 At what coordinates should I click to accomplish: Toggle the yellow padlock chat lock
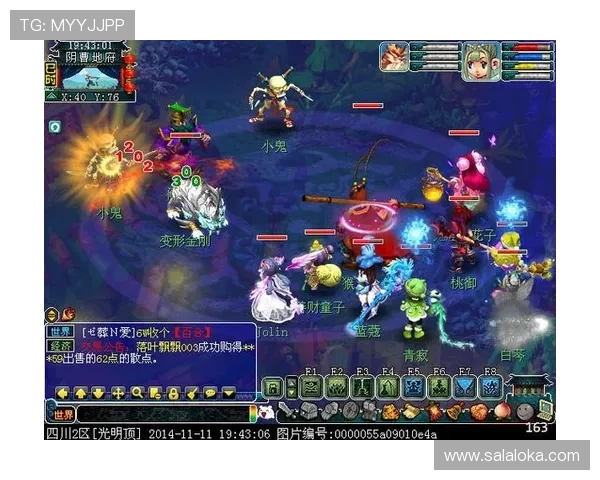173,393
